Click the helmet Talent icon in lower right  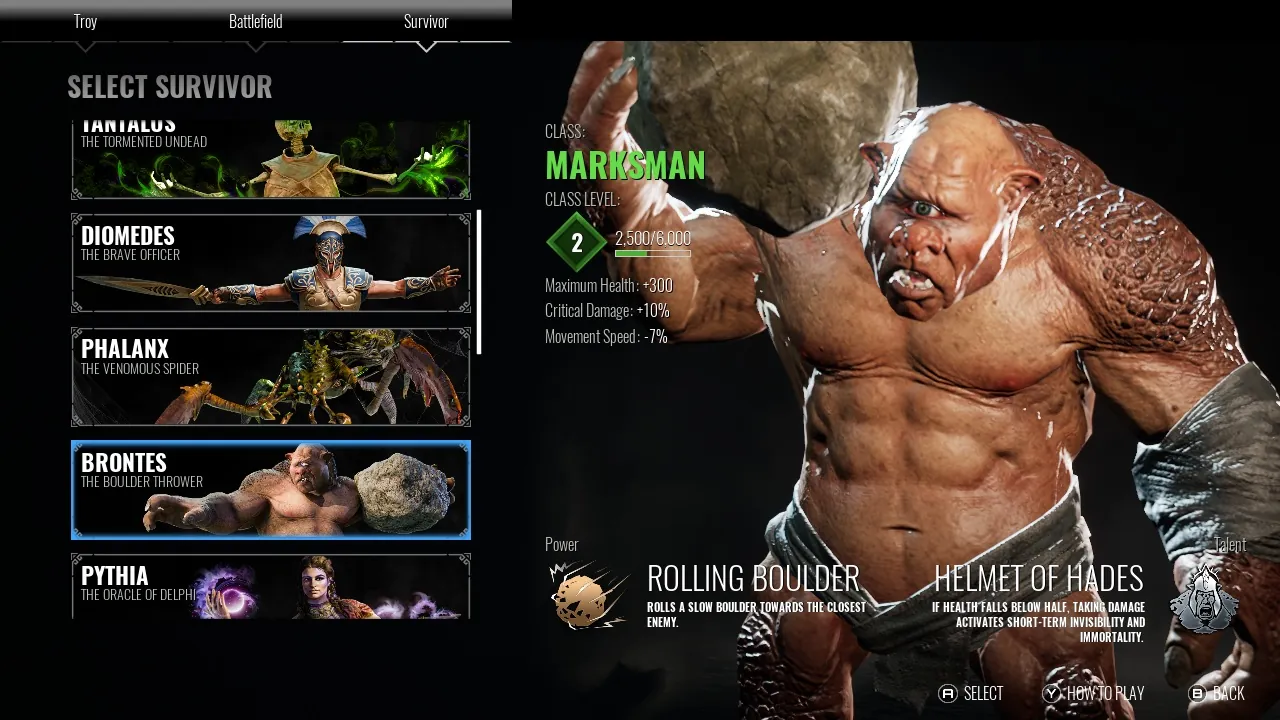(x=1204, y=597)
